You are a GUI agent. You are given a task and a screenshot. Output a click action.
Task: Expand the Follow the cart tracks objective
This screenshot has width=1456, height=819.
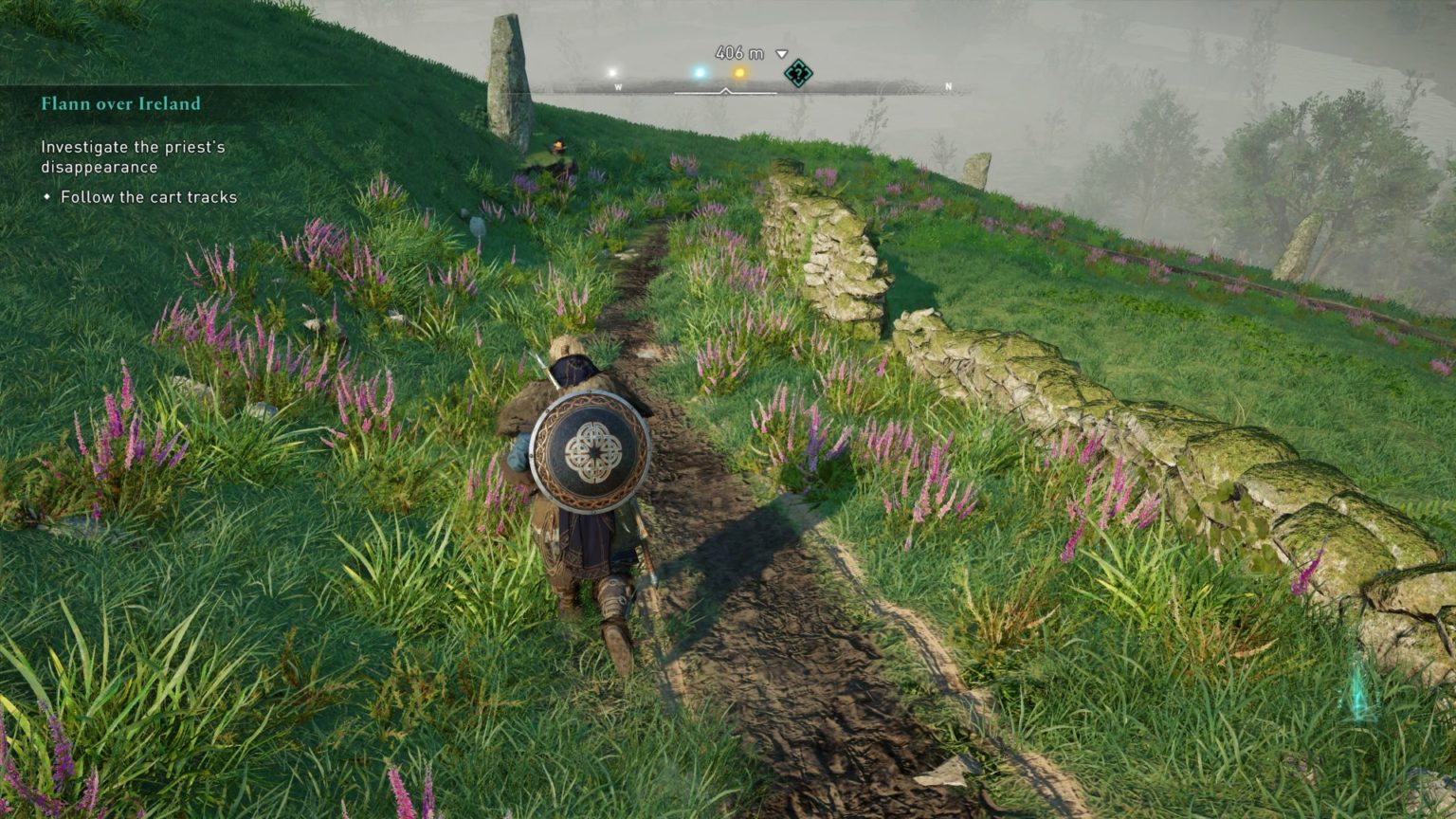148,197
